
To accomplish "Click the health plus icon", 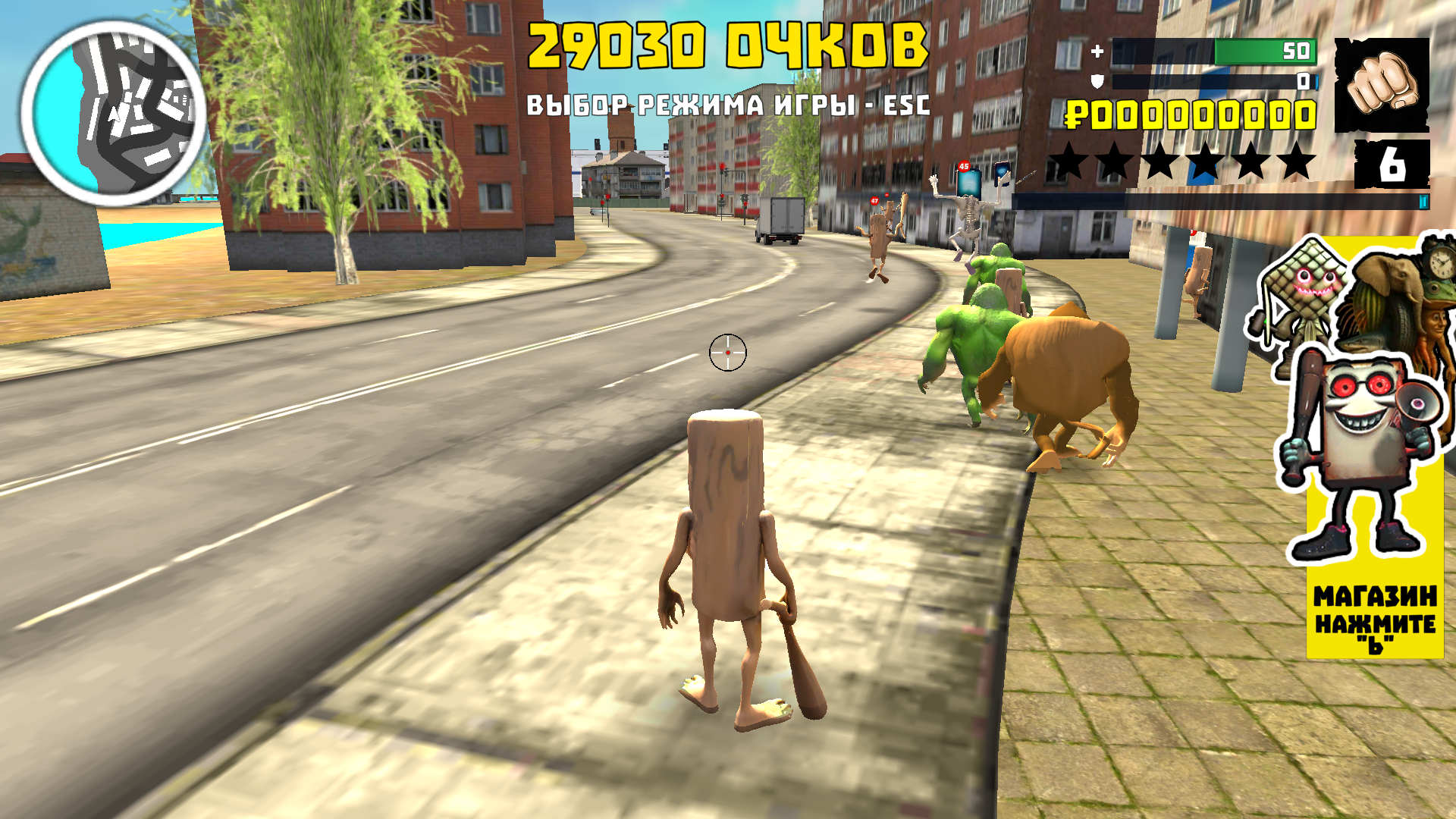I will [1098, 52].
